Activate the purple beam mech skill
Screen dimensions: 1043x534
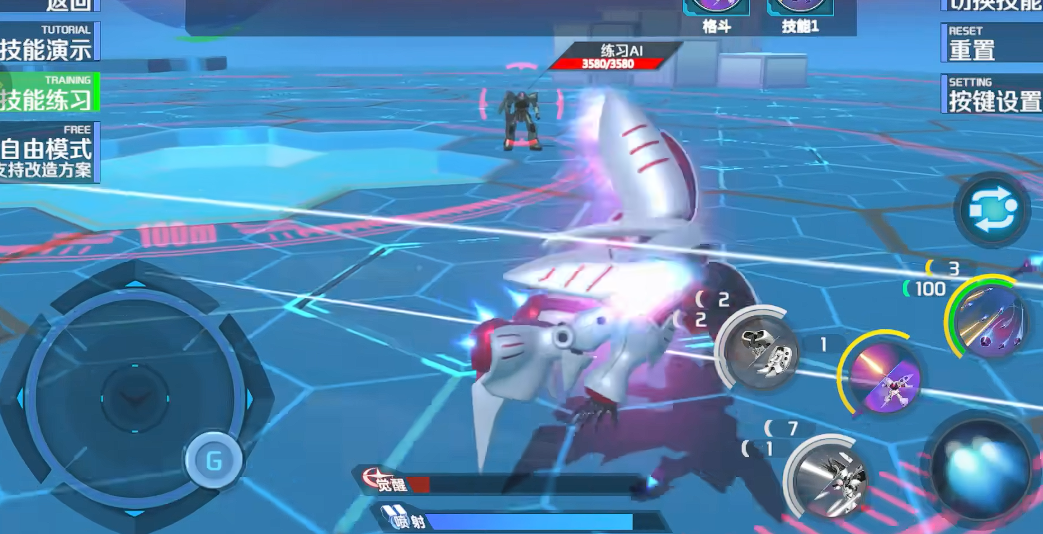coord(883,375)
